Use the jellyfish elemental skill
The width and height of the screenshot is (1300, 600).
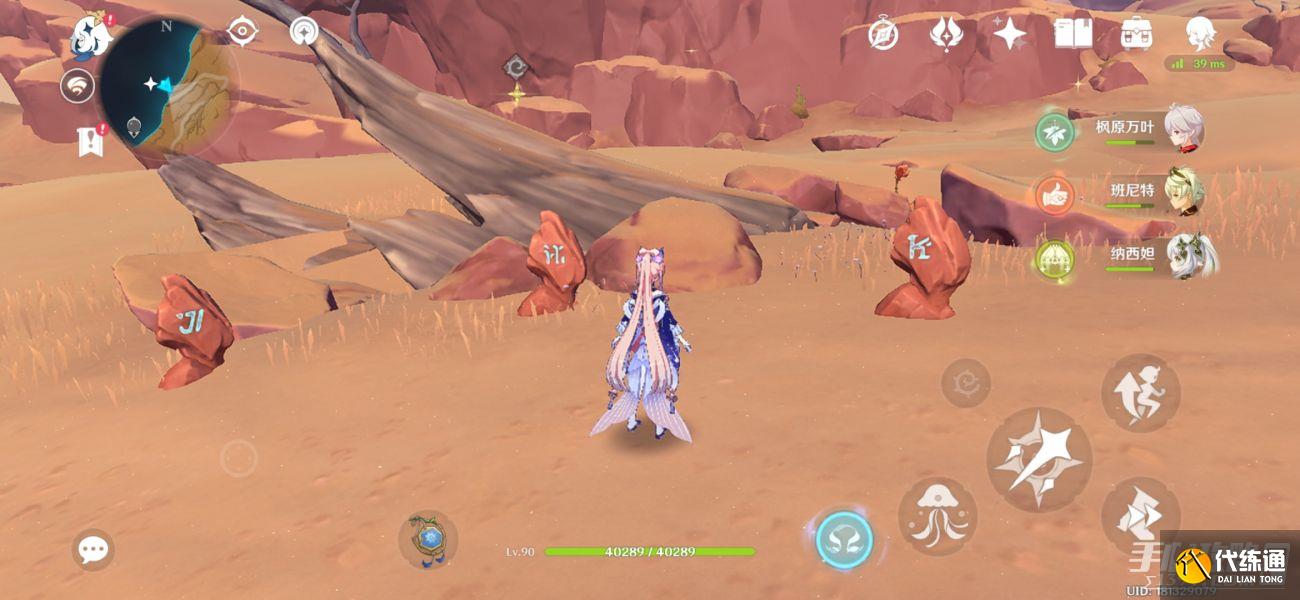click(x=937, y=516)
